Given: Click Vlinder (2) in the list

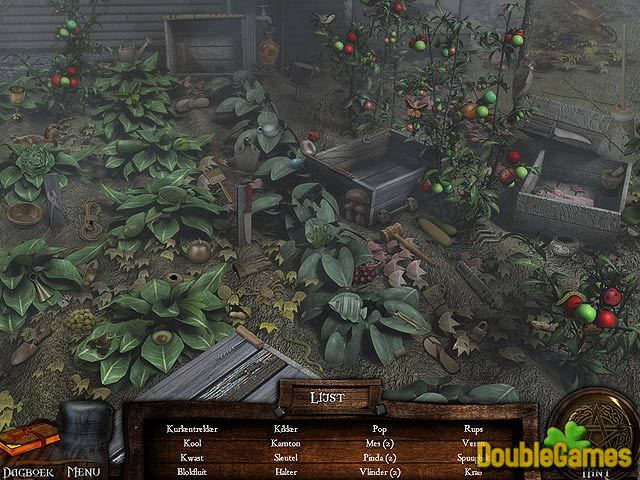Looking at the screenshot, I should pos(379,470).
